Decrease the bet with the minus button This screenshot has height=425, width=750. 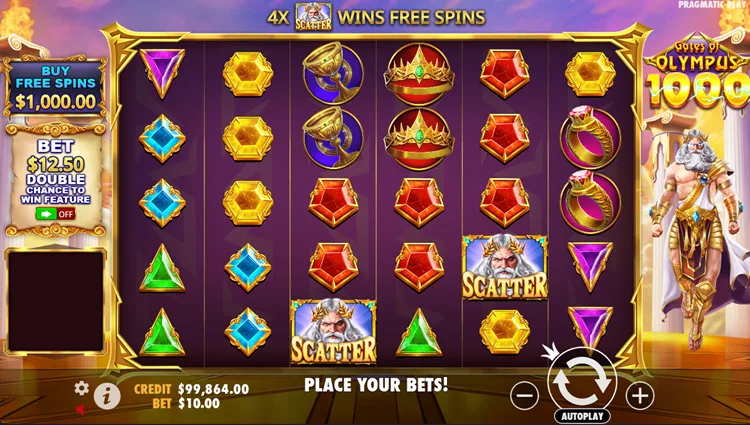525,395
